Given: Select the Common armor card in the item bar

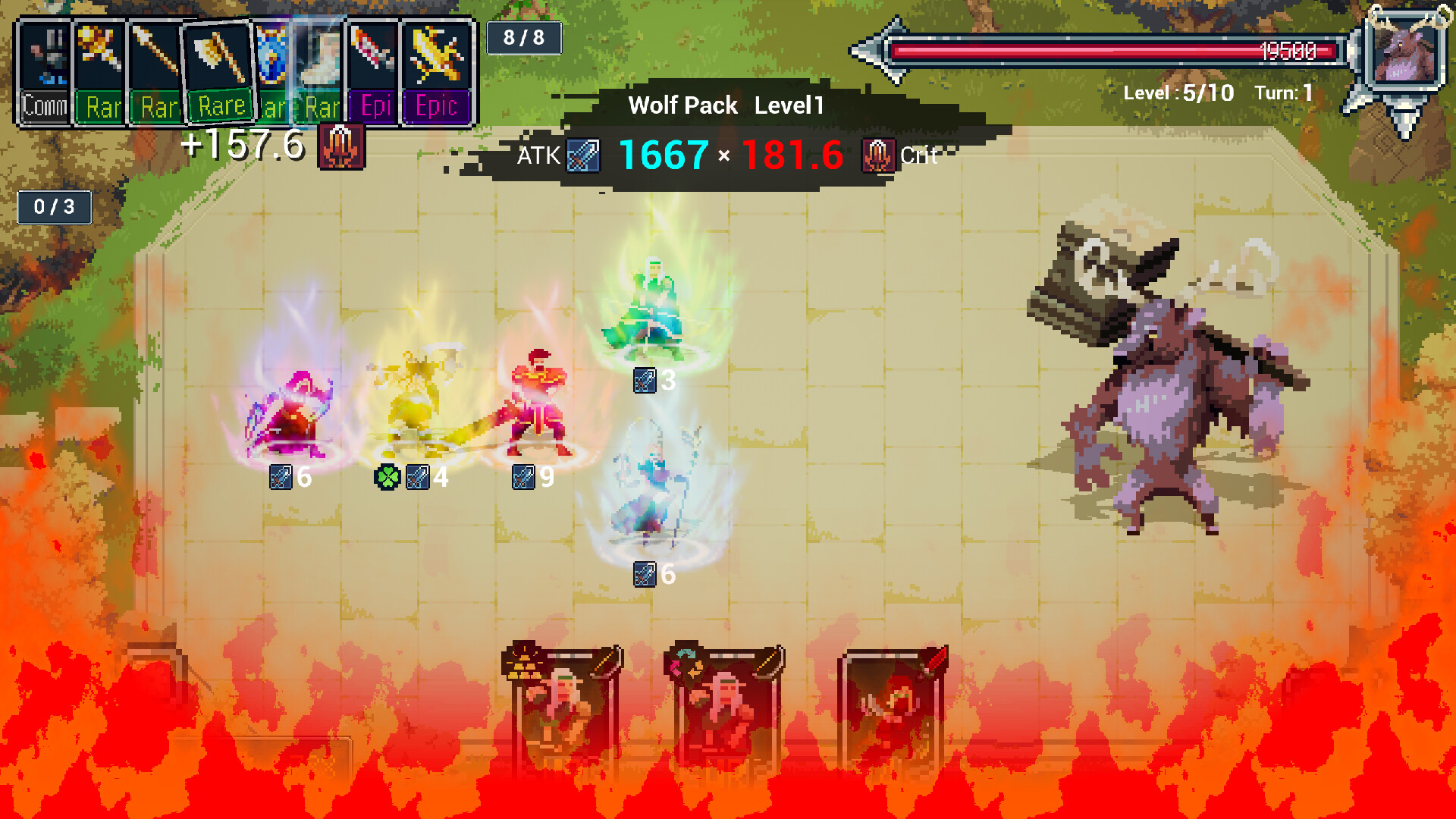Looking at the screenshot, I should [x=45, y=68].
